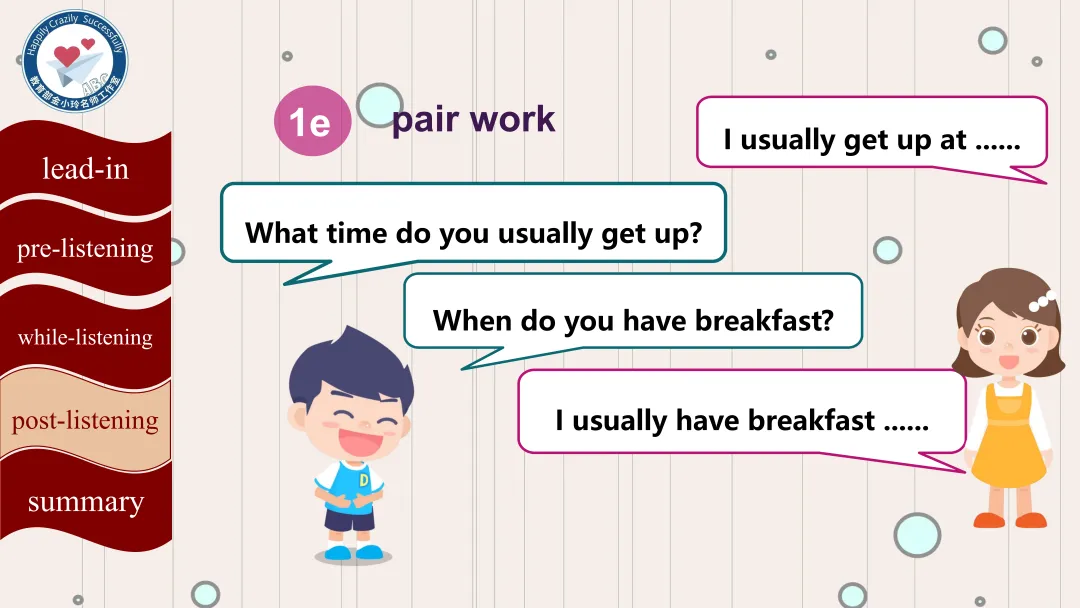The width and height of the screenshot is (1080, 608).
Task: Show the summary section
Action: (85, 502)
